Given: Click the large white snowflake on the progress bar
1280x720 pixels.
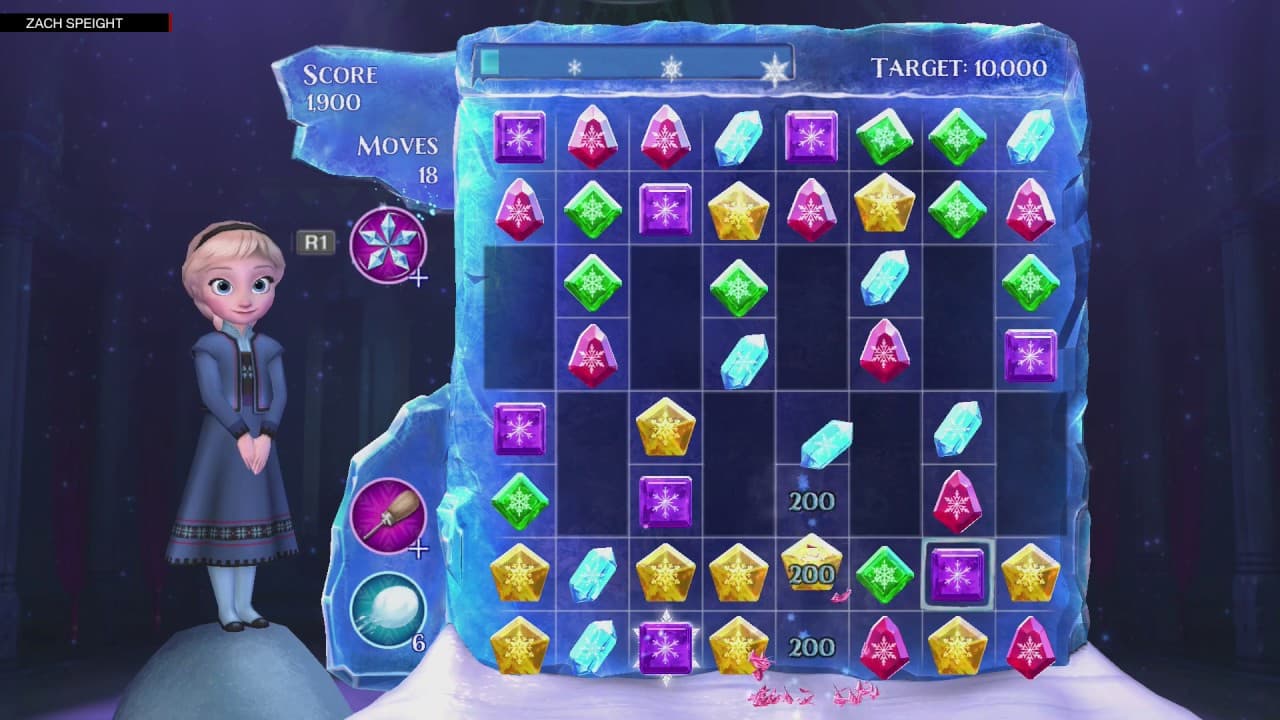Looking at the screenshot, I should pos(776,70).
